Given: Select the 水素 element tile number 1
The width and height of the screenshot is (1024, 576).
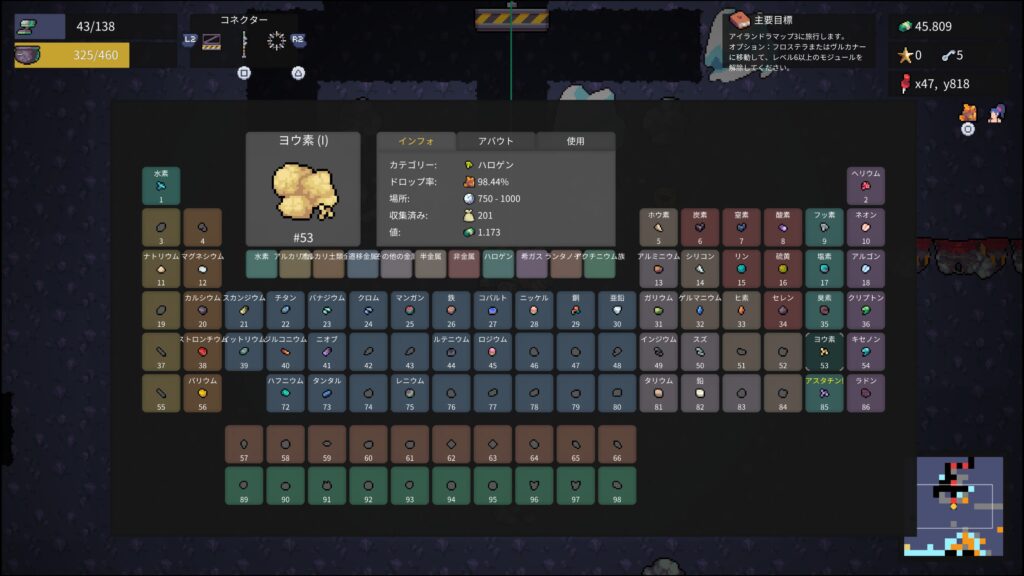Looking at the screenshot, I should tap(161, 186).
